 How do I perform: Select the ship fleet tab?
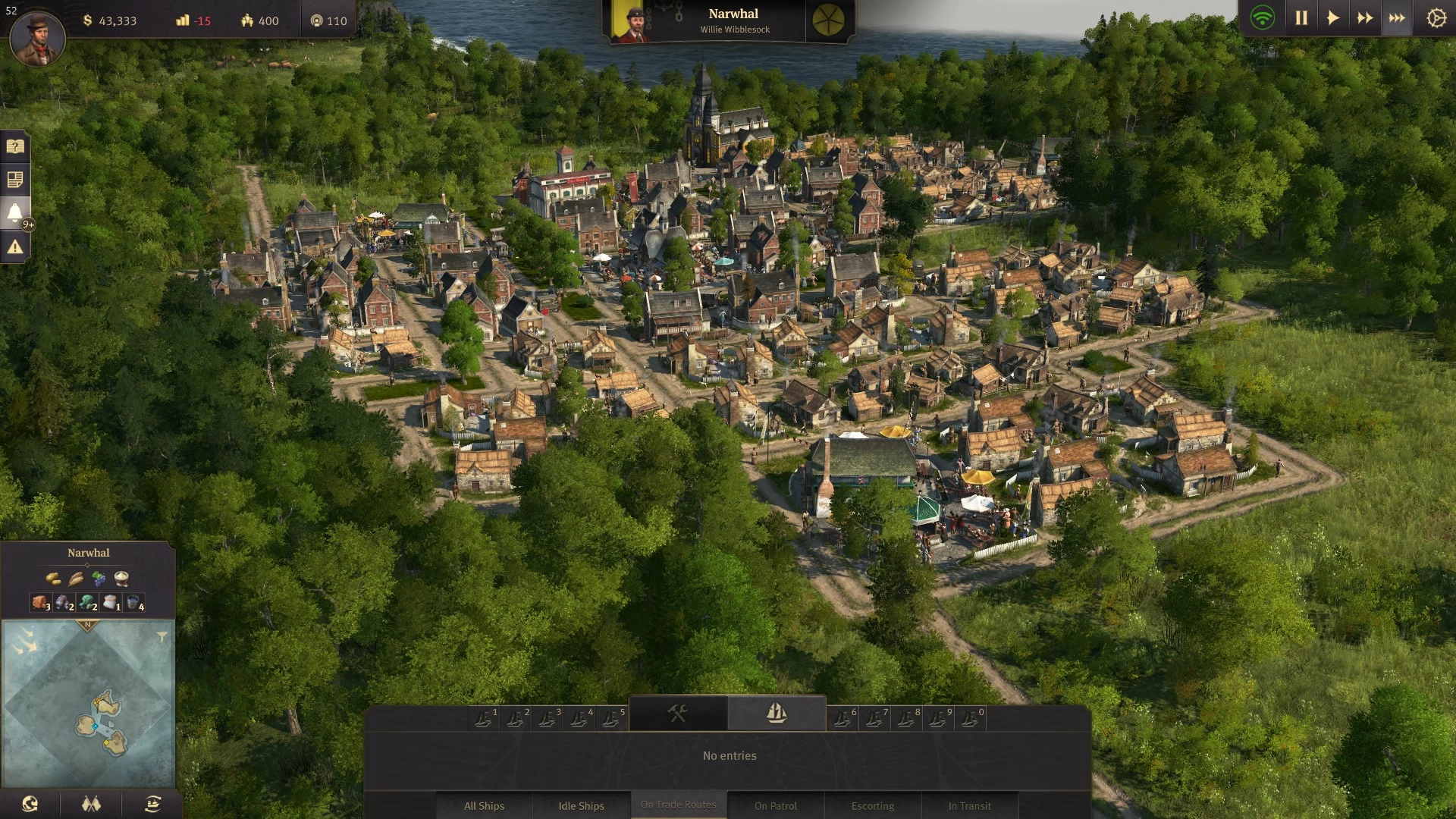pos(777,711)
